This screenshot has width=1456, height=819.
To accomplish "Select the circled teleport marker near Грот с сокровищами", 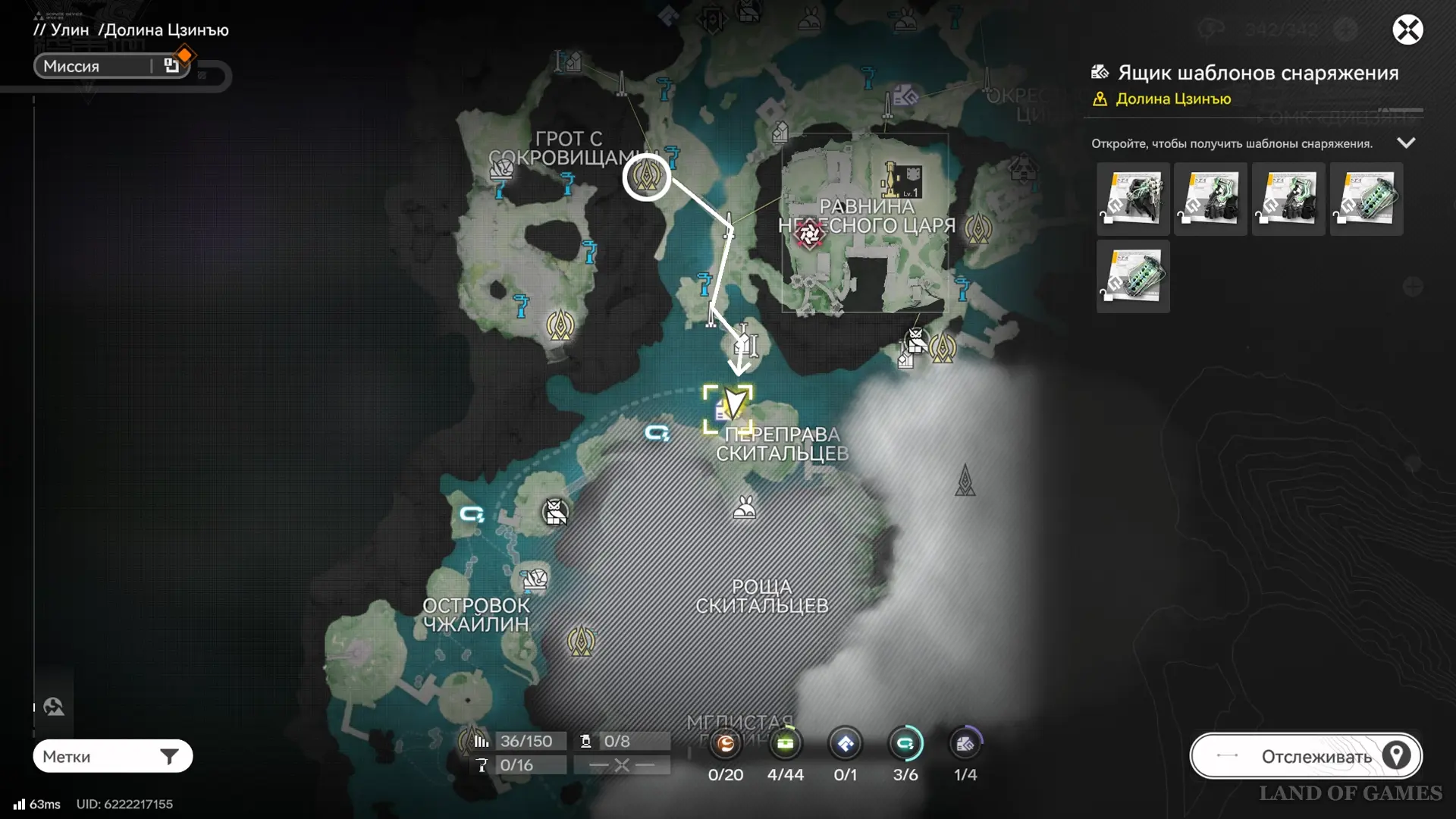I will (646, 177).
